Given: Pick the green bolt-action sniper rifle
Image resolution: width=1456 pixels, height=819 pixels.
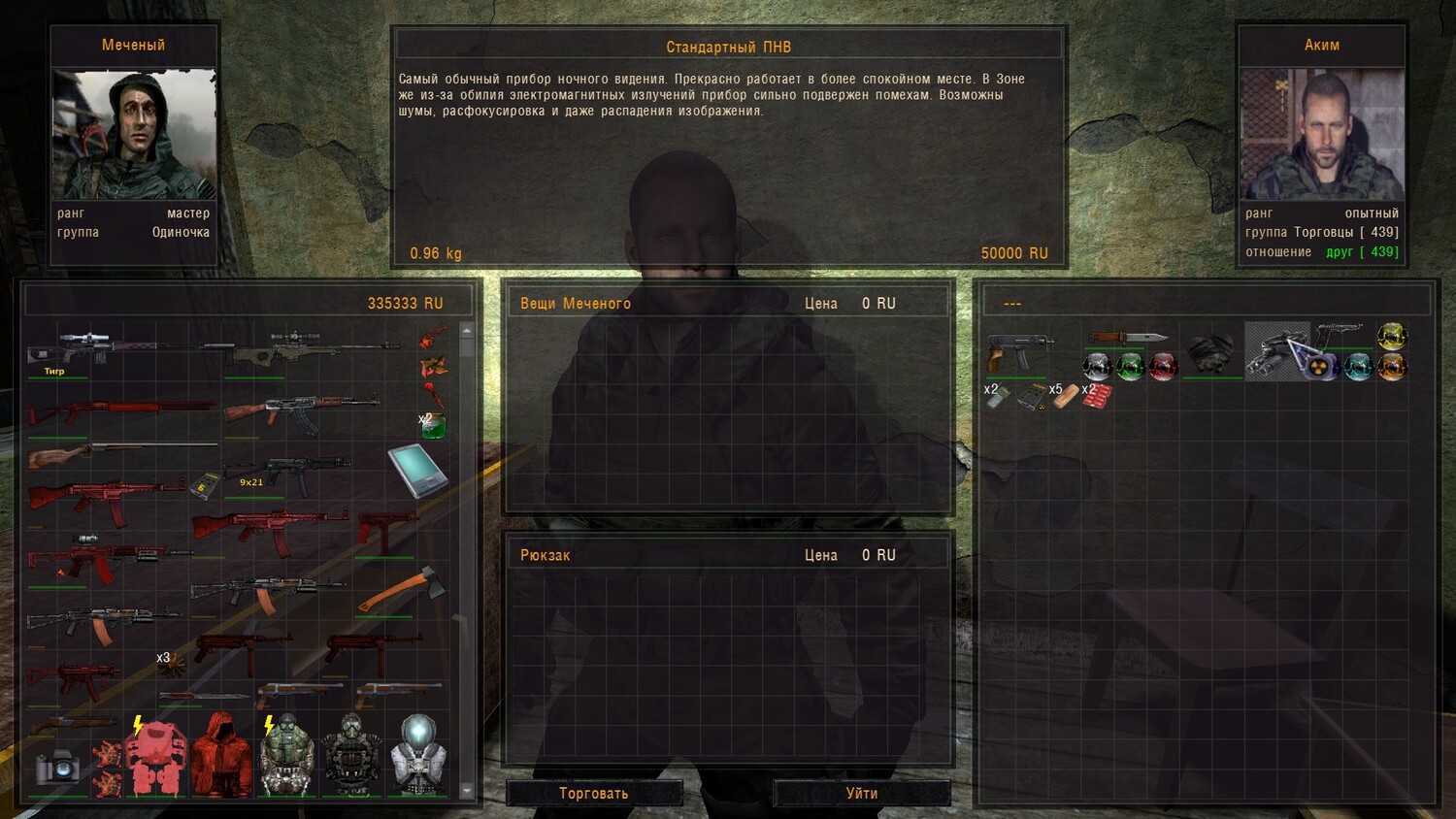Looking at the screenshot, I should 311,349.
